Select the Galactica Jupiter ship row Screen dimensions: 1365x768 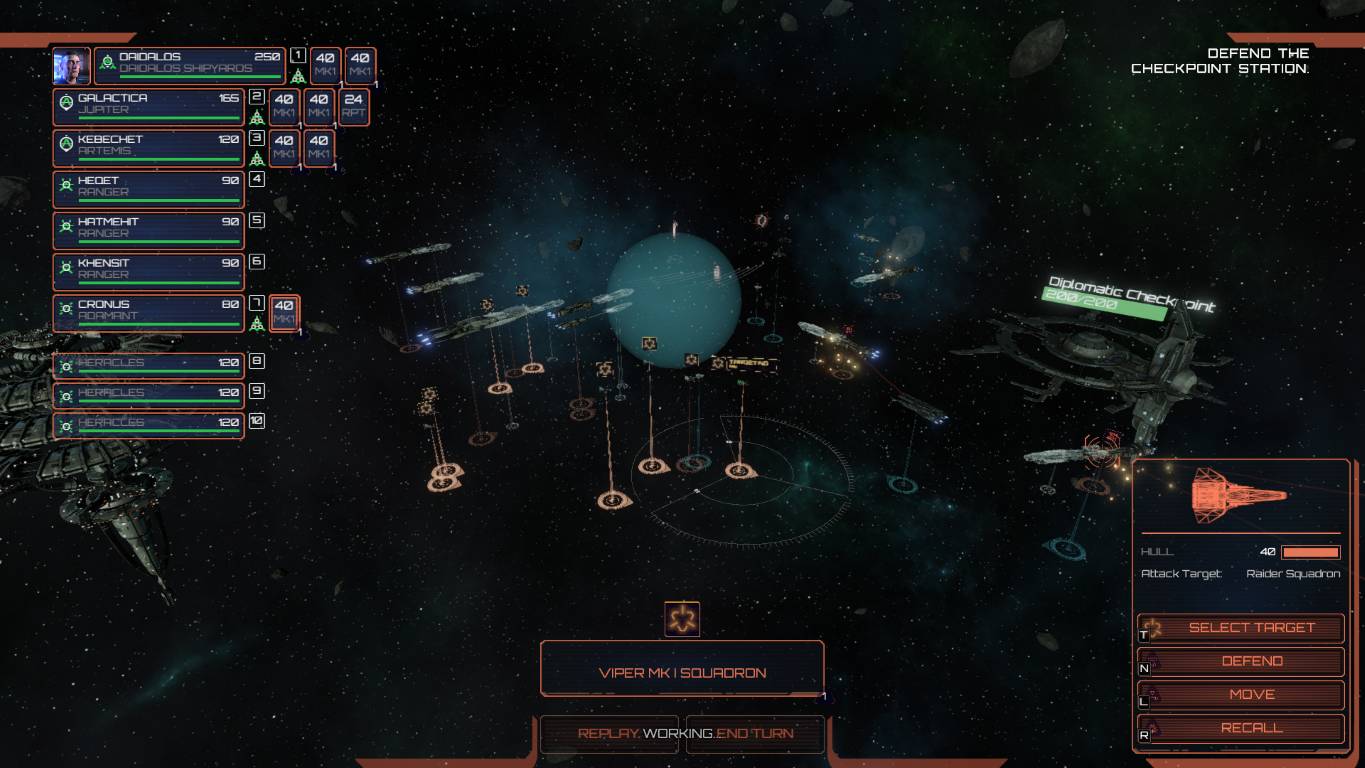[148, 107]
